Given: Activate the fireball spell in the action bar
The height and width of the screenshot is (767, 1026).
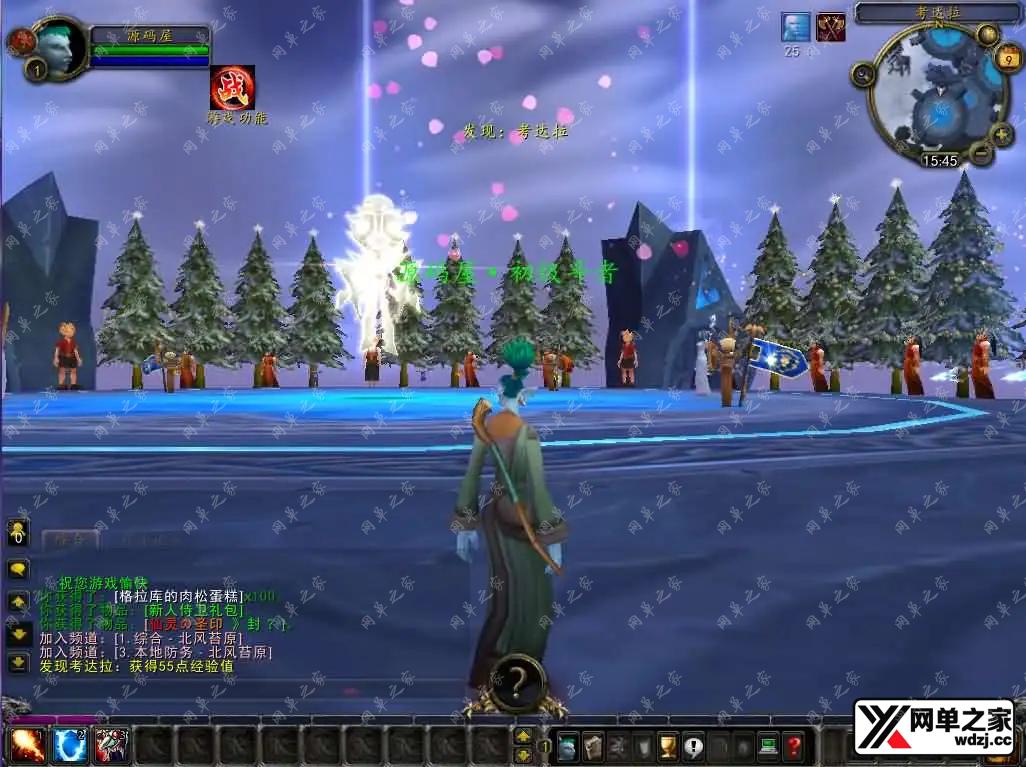Looking at the screenshot, I should pyautogui.click(x=26, y=745).
